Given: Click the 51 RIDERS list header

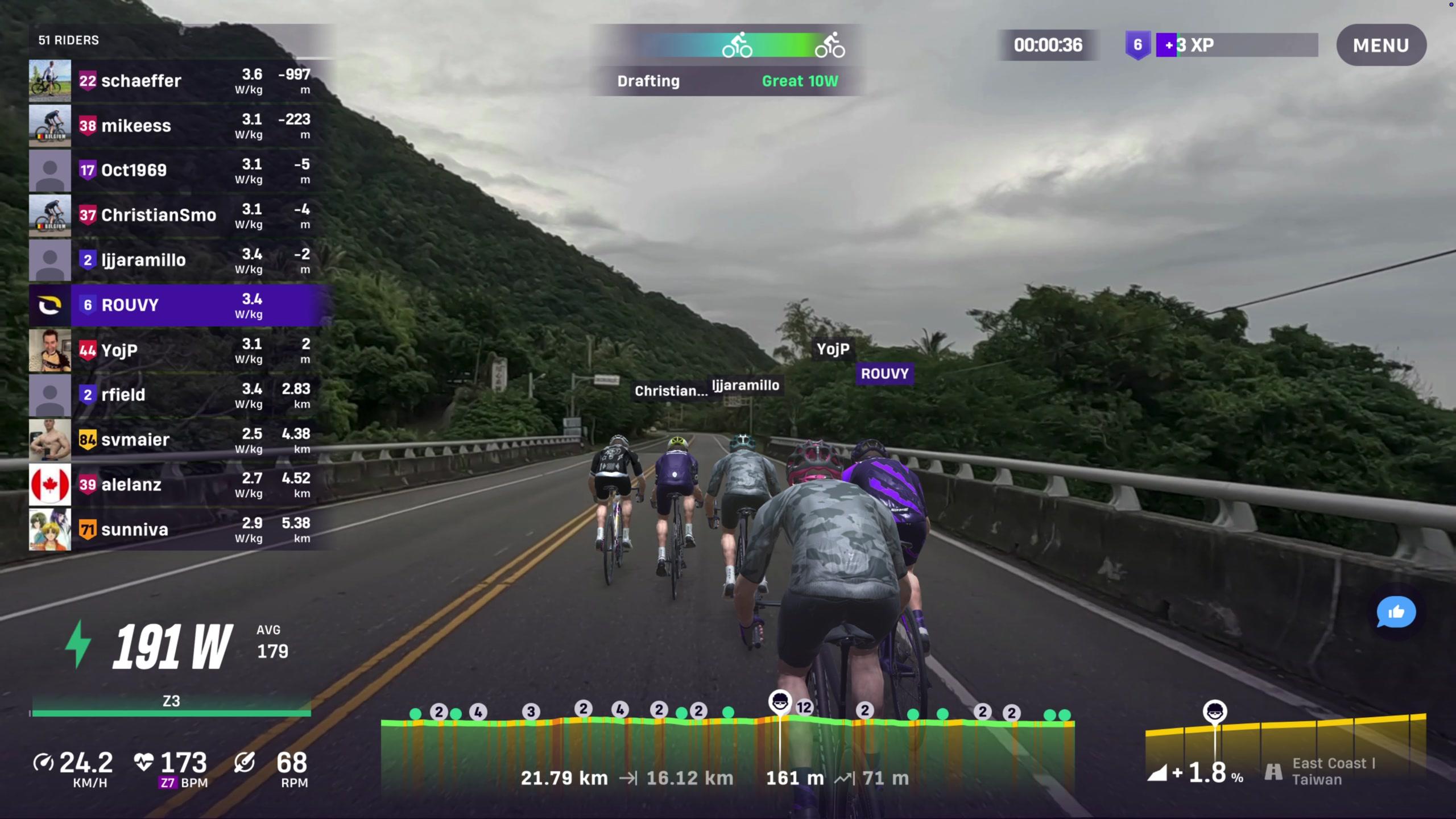Looking at the screenshot, I should coord(68,40).
